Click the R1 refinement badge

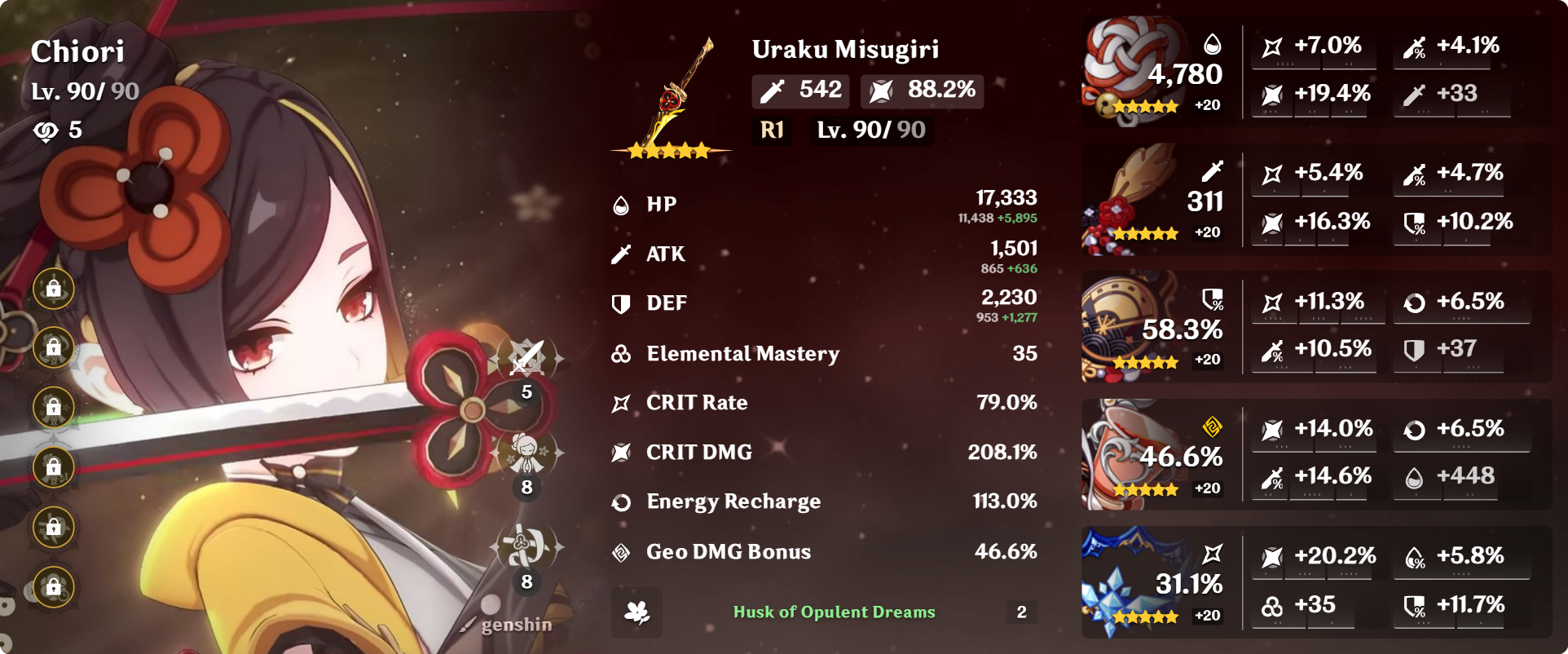[770, 130]
